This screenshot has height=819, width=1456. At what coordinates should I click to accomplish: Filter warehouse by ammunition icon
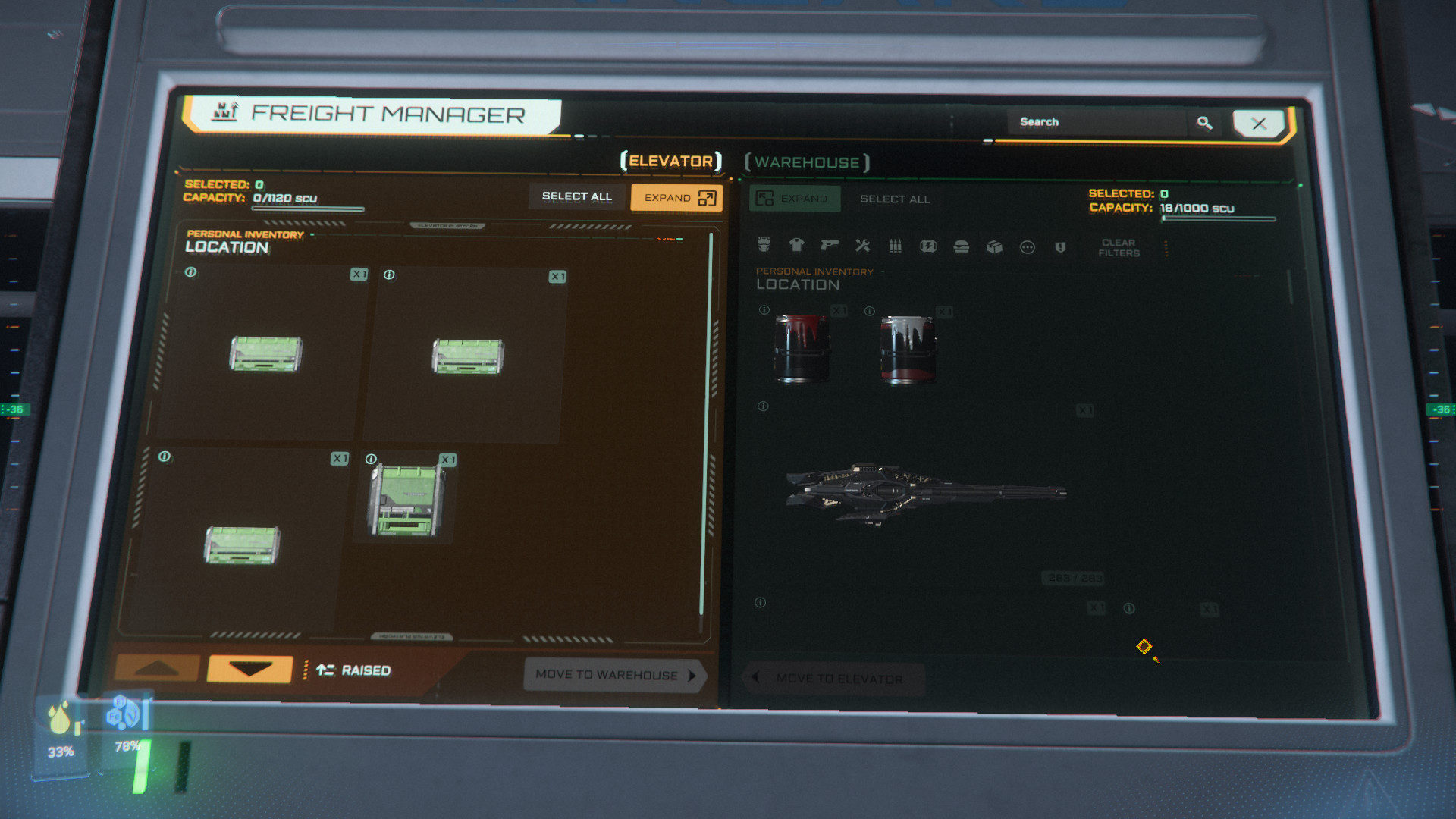[x=895, y=246]
